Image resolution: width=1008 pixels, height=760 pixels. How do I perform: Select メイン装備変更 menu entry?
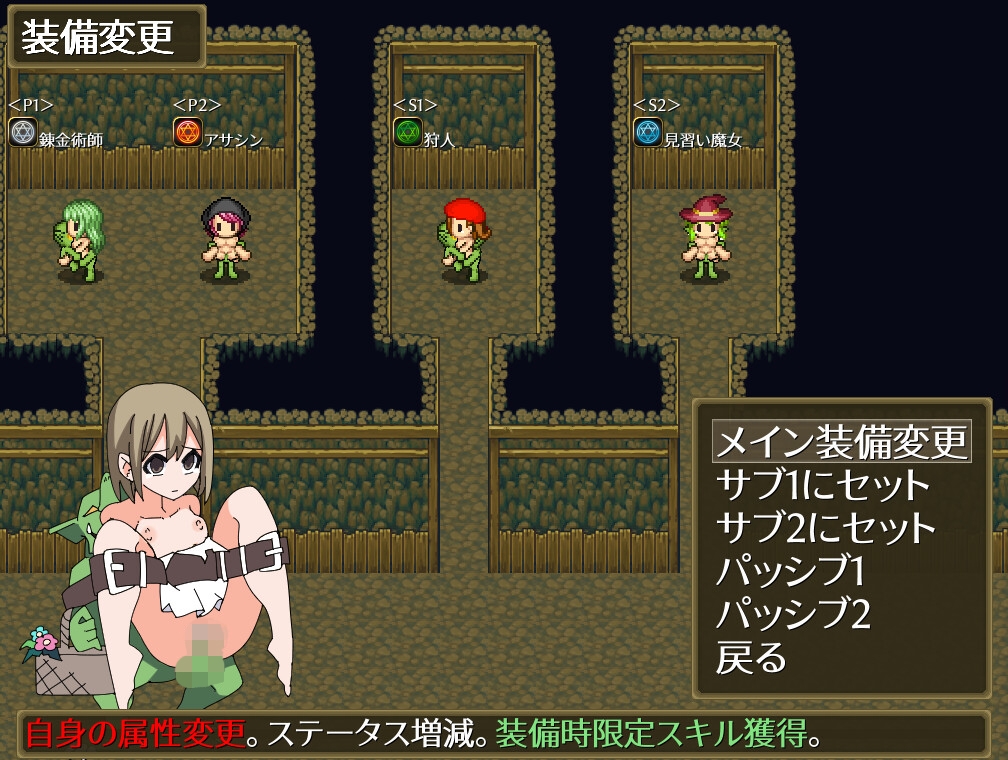click(841, 441)
